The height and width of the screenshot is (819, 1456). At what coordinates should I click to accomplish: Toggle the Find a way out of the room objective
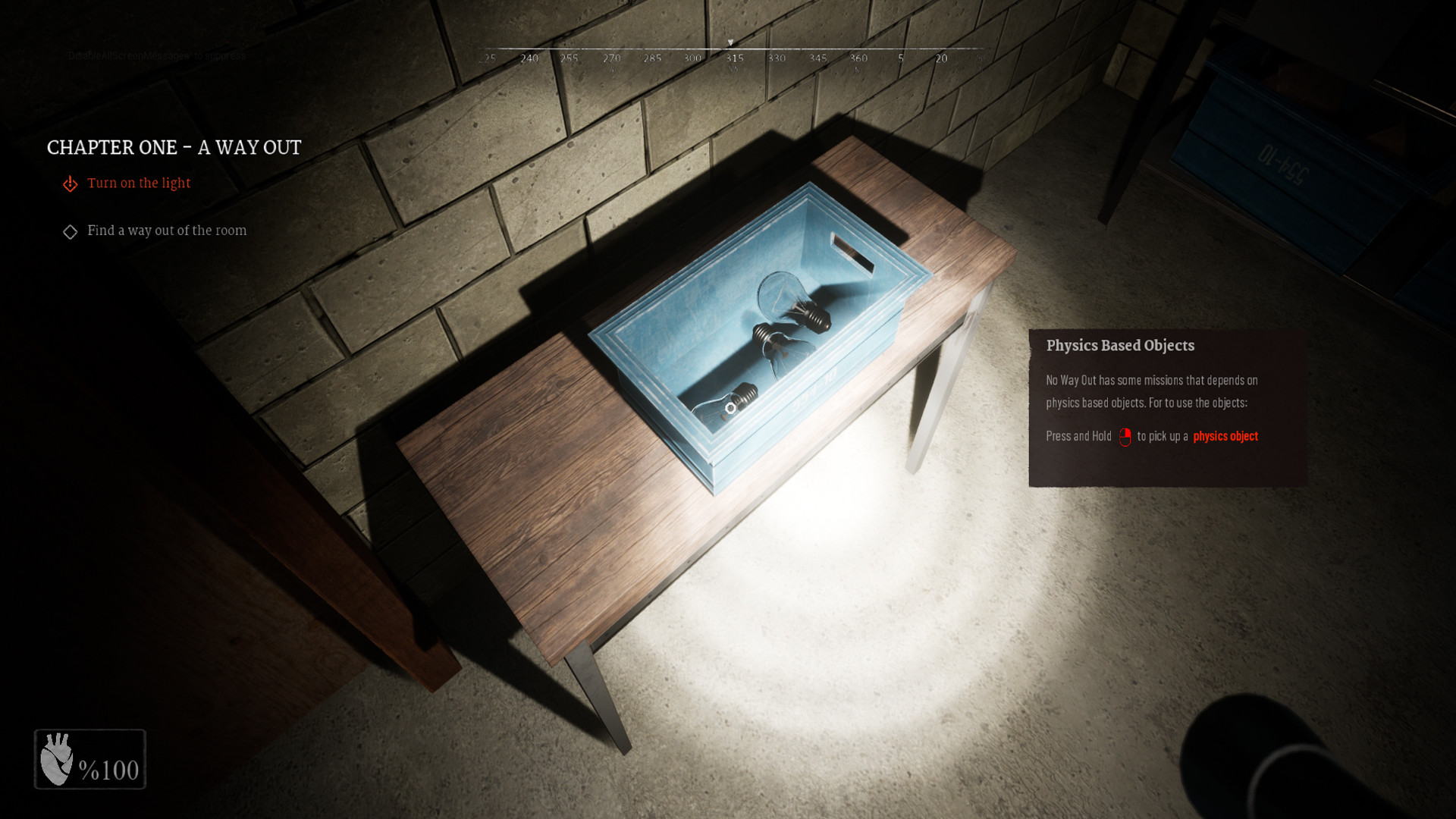(x=166, y=230)
